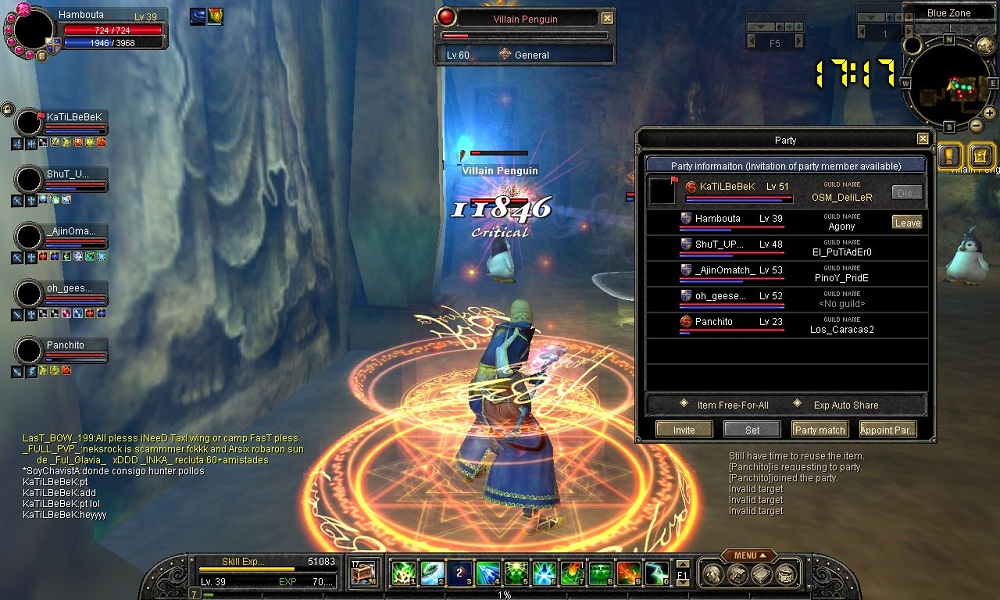
Task: Close the Party window
Action: click(922, 139)
